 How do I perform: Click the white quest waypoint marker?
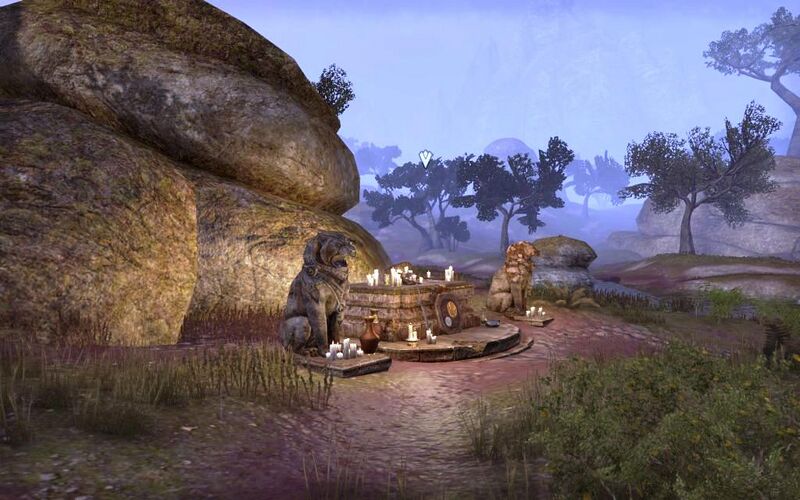click(x=425, y=158)
